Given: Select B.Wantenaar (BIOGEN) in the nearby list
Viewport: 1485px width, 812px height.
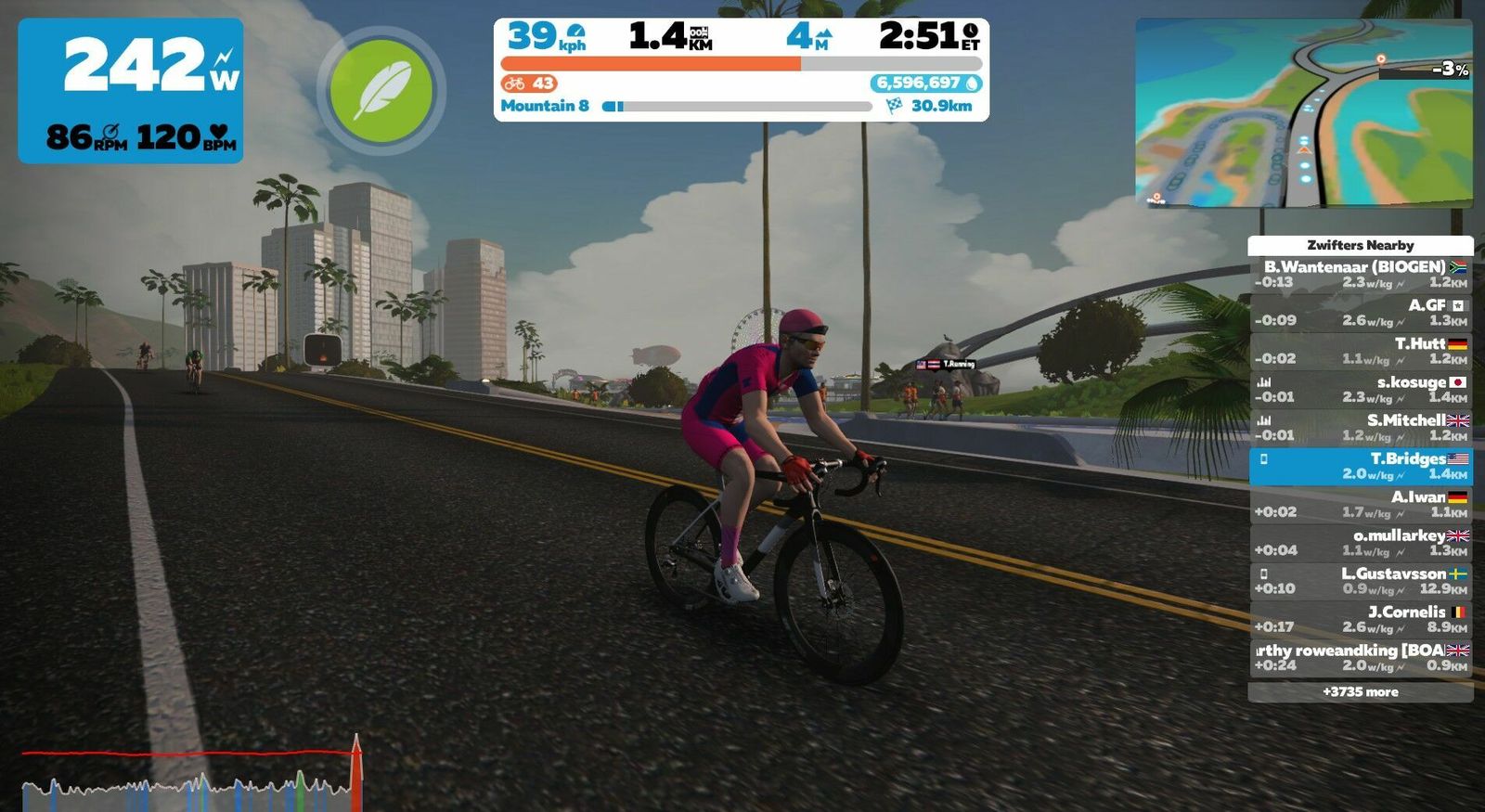Looking at the screenshot, I should [x=1360, y=275].
